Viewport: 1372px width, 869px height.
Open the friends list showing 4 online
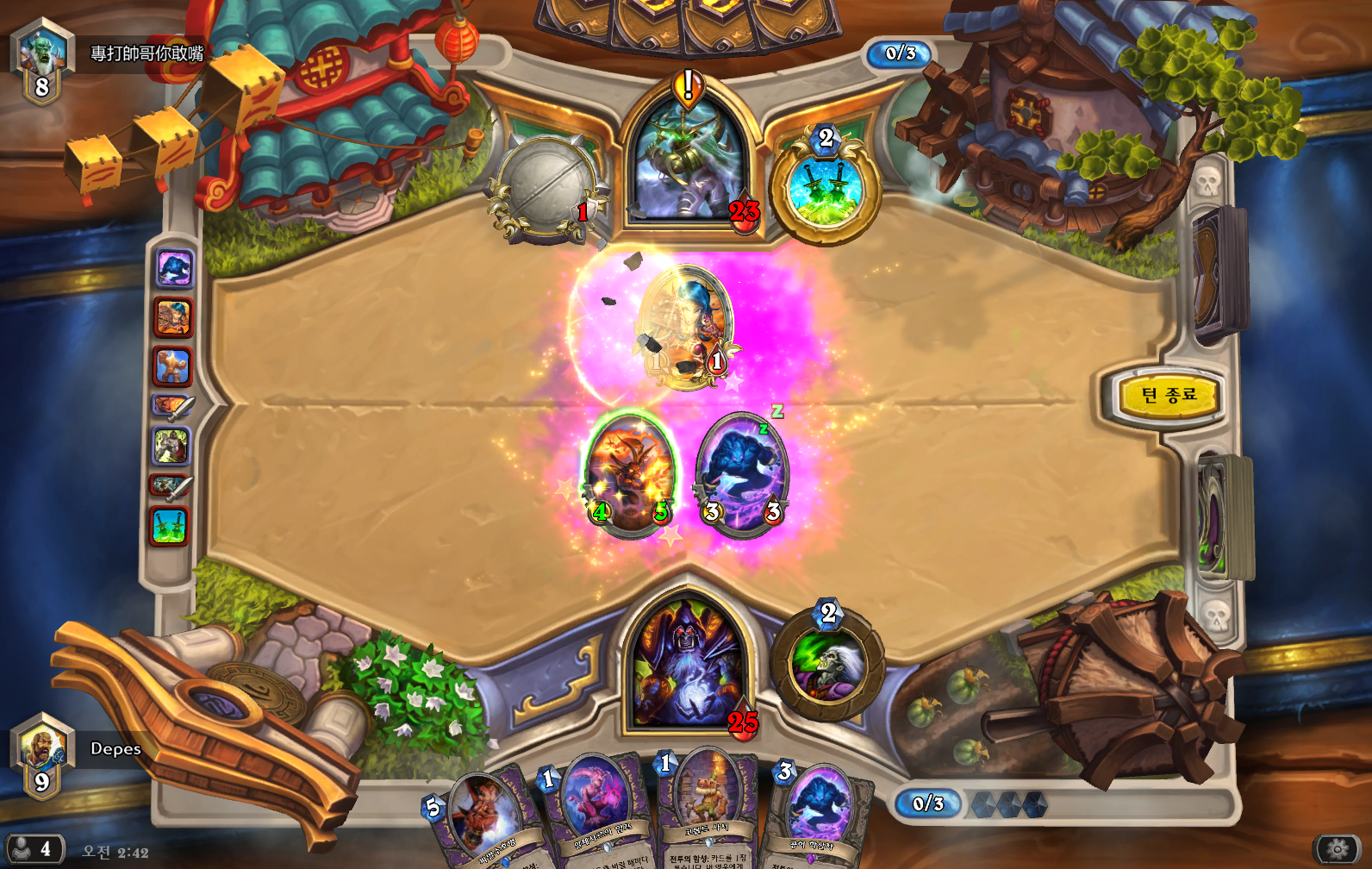34,849
